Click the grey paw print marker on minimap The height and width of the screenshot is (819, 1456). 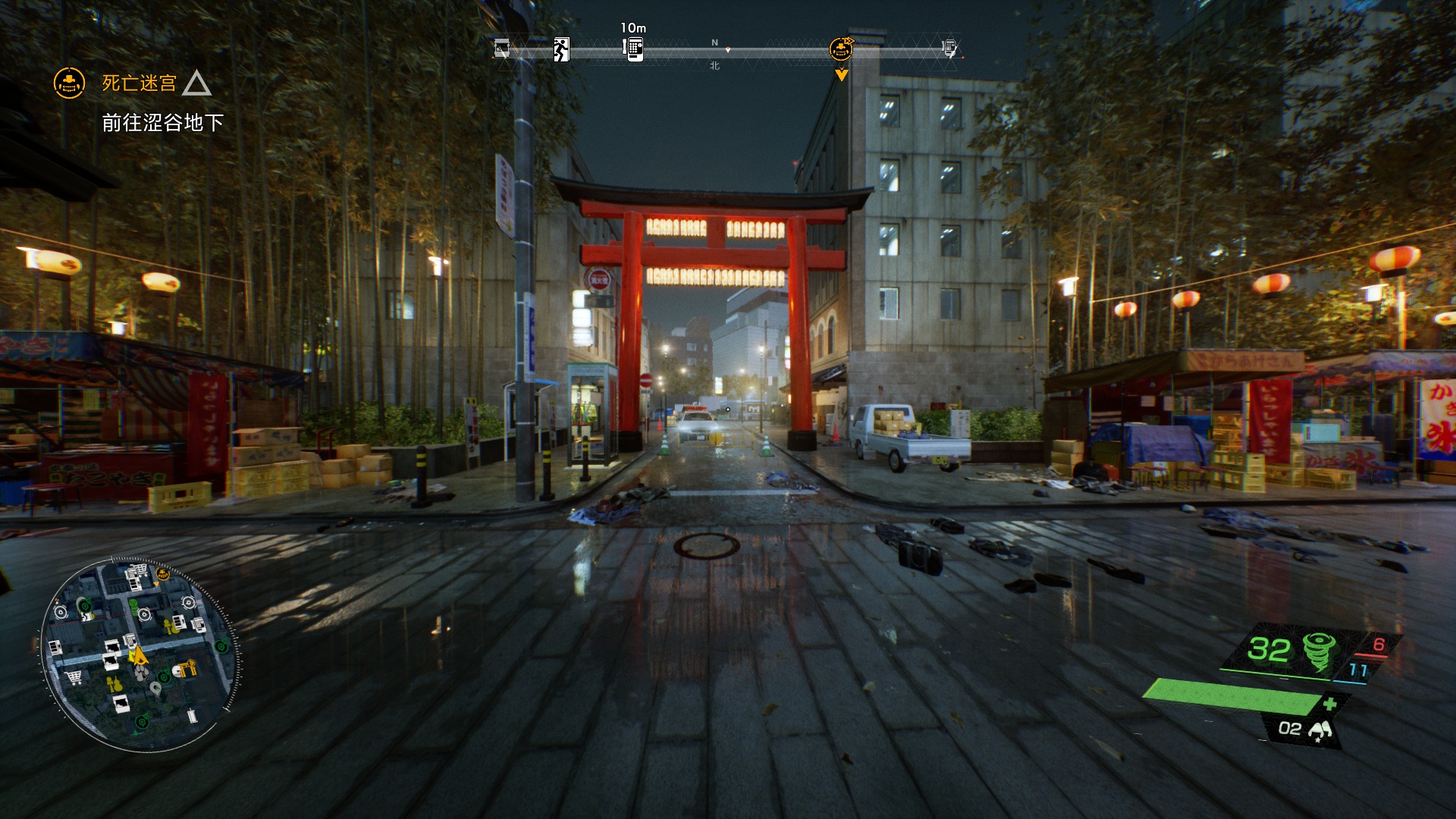coord(141,672)
